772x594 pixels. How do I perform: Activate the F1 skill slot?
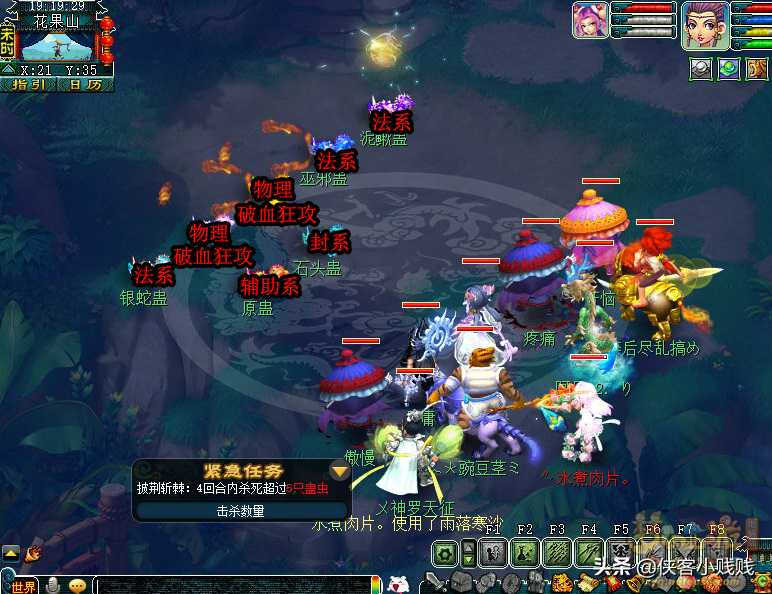(x=493, y=552)
